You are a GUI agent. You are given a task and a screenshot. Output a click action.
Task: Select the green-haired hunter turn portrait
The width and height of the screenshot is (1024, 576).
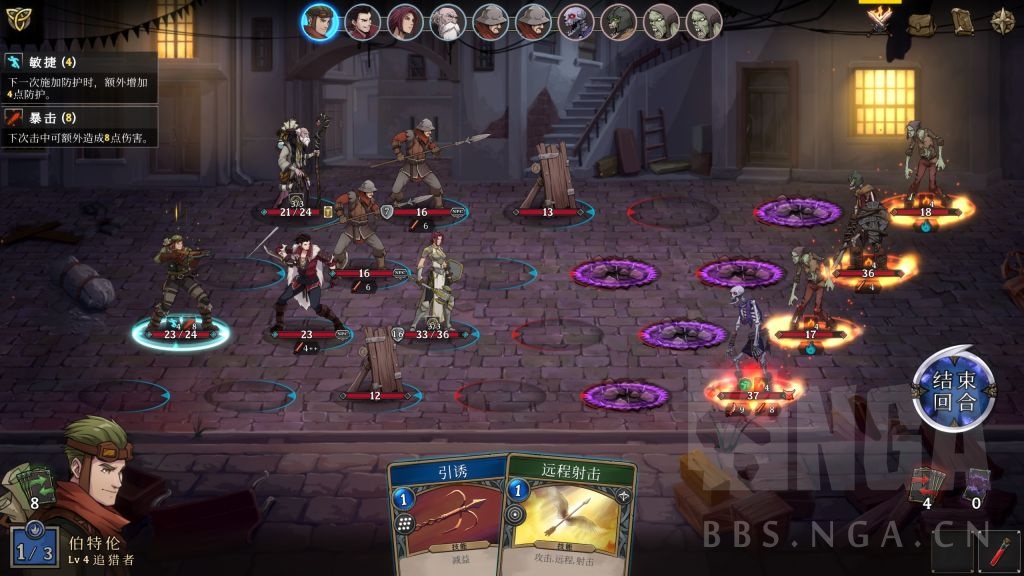pos(320,21)
